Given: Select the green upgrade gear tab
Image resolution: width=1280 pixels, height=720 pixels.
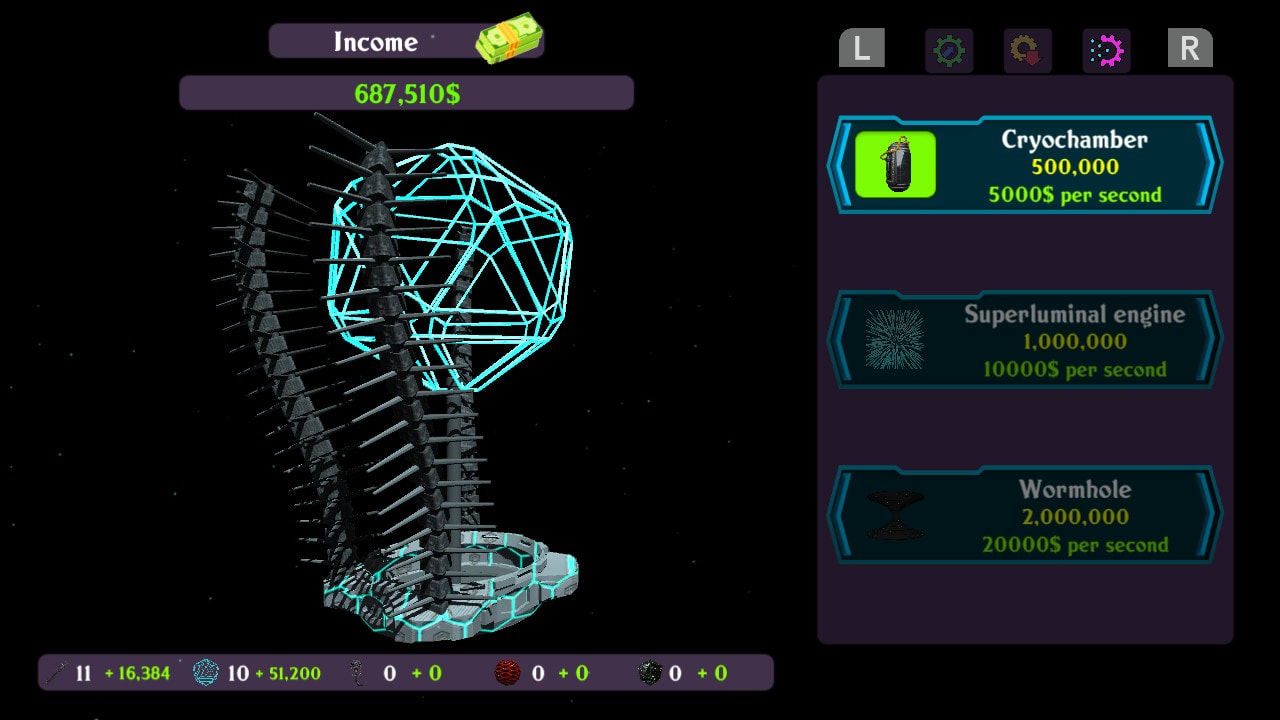Looking at the screenshot, I should click(x=948, y=50).
